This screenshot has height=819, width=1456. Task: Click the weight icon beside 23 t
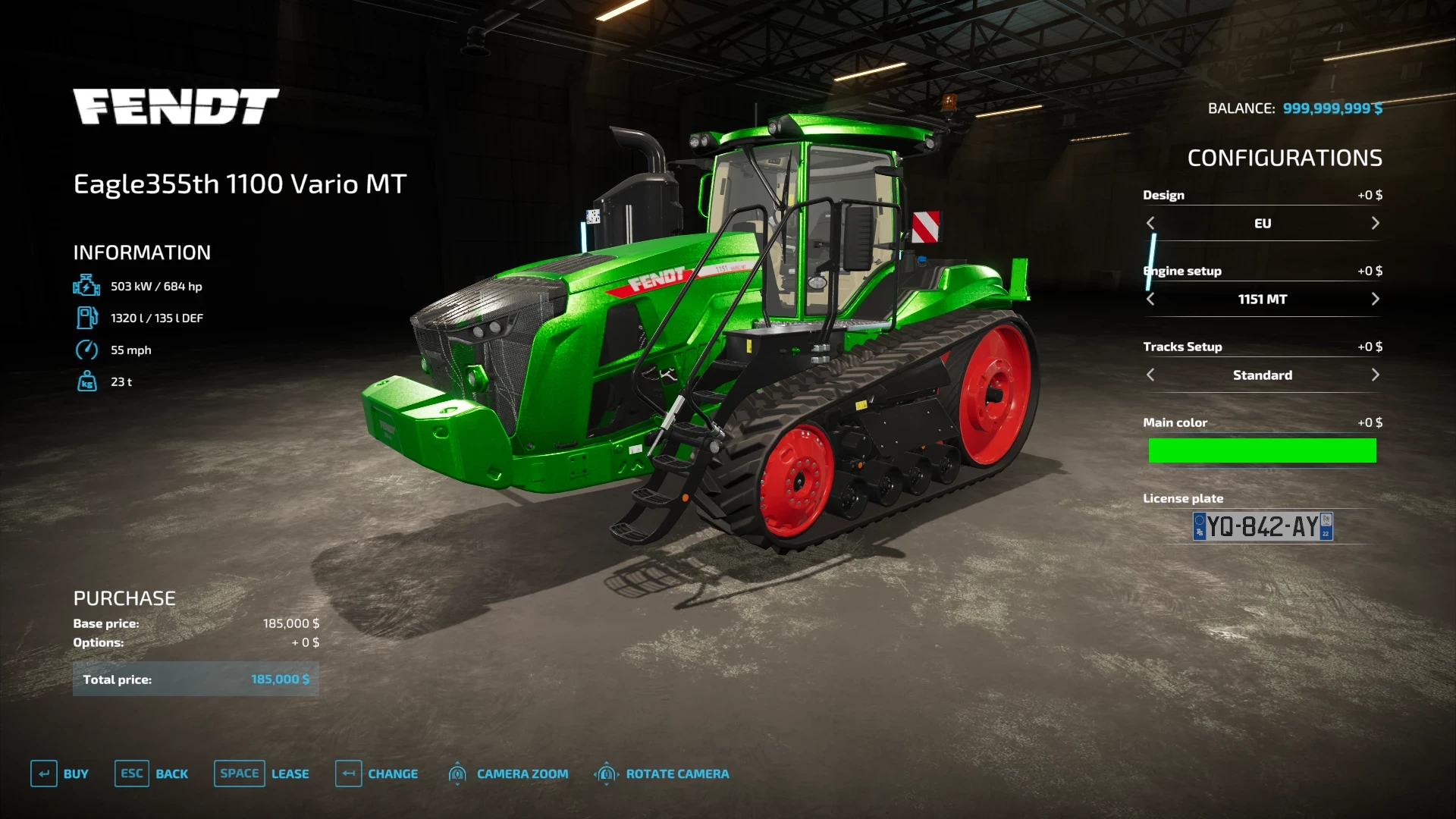click(88, 381)
